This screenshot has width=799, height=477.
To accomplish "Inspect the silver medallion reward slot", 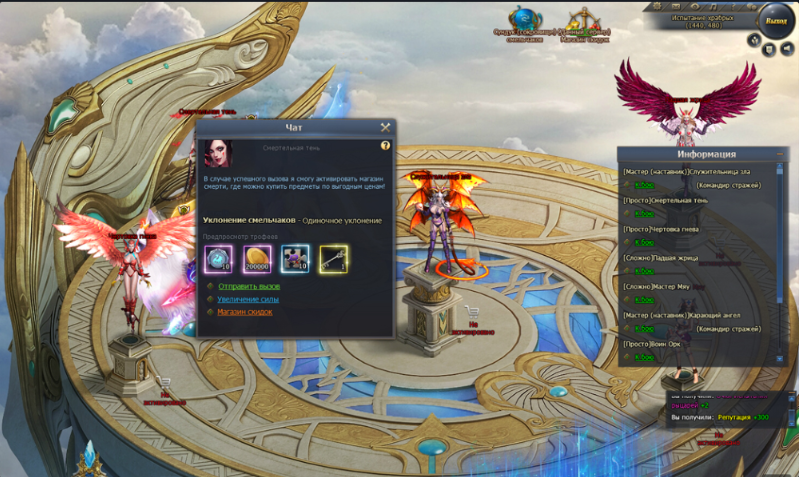I will click(x=219, y=259).
